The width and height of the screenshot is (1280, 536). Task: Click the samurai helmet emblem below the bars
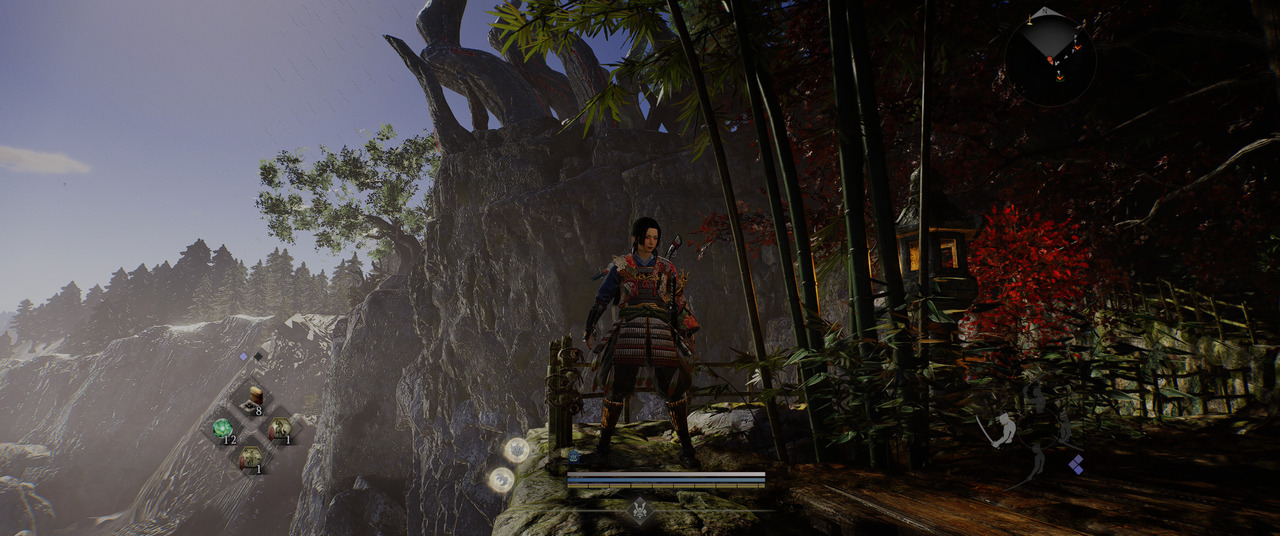click(640, 510)
